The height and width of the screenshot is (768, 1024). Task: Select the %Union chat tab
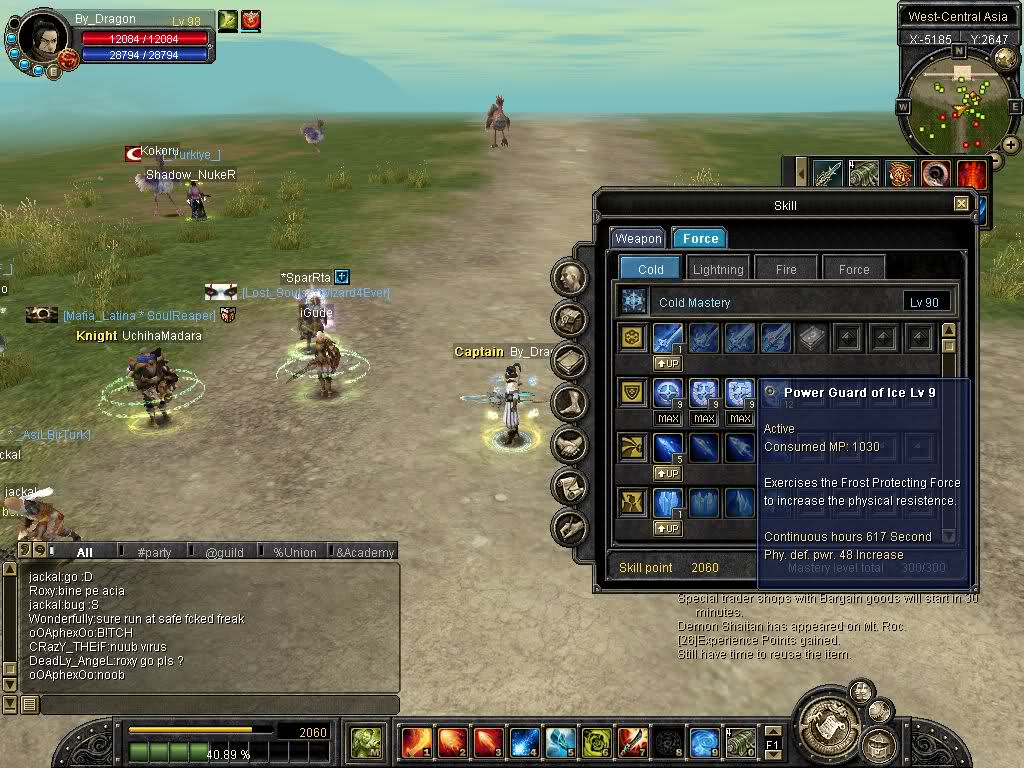click(294, 552)
